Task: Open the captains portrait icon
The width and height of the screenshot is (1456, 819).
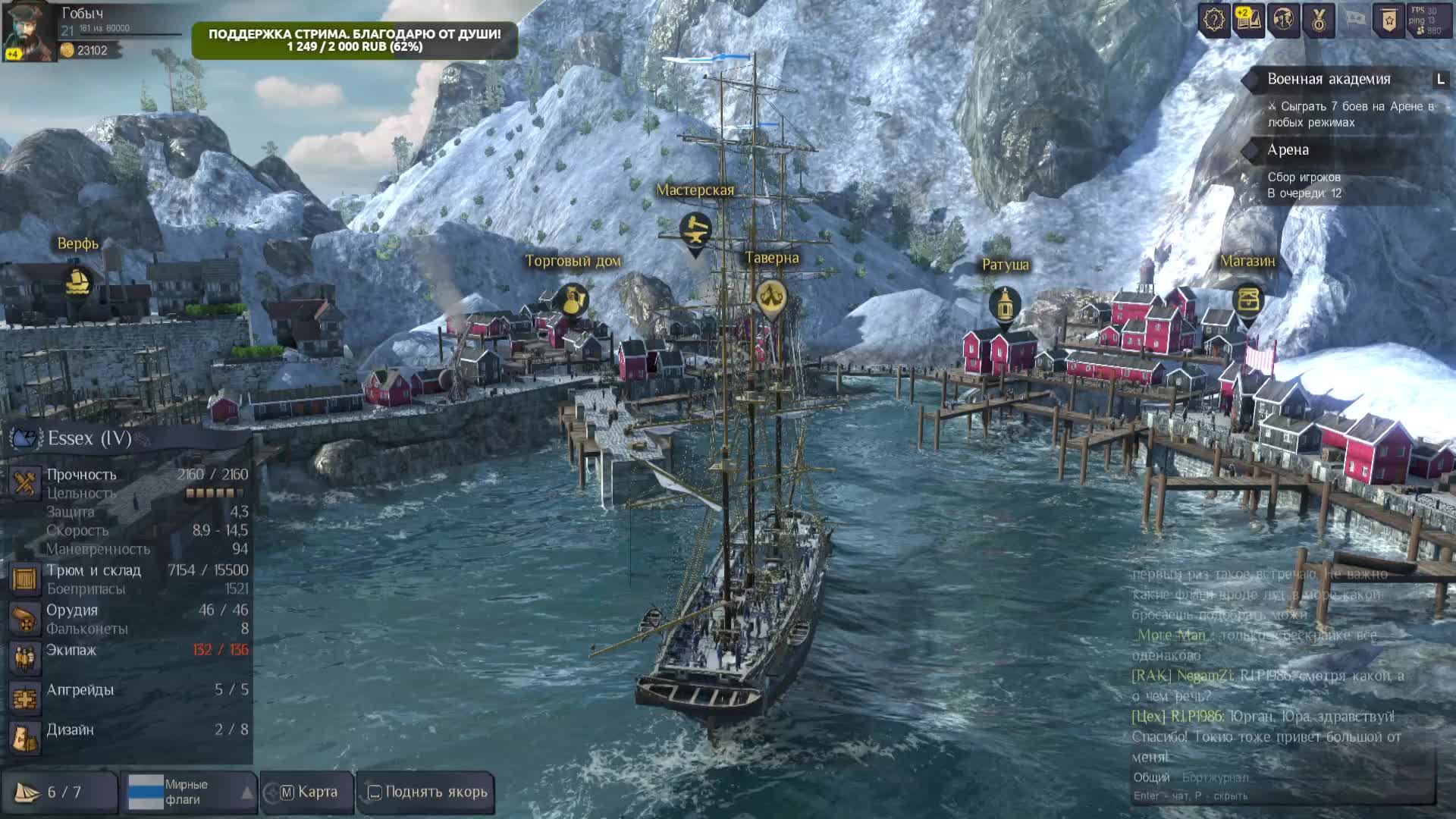Action: click(x=1283, y=20)
